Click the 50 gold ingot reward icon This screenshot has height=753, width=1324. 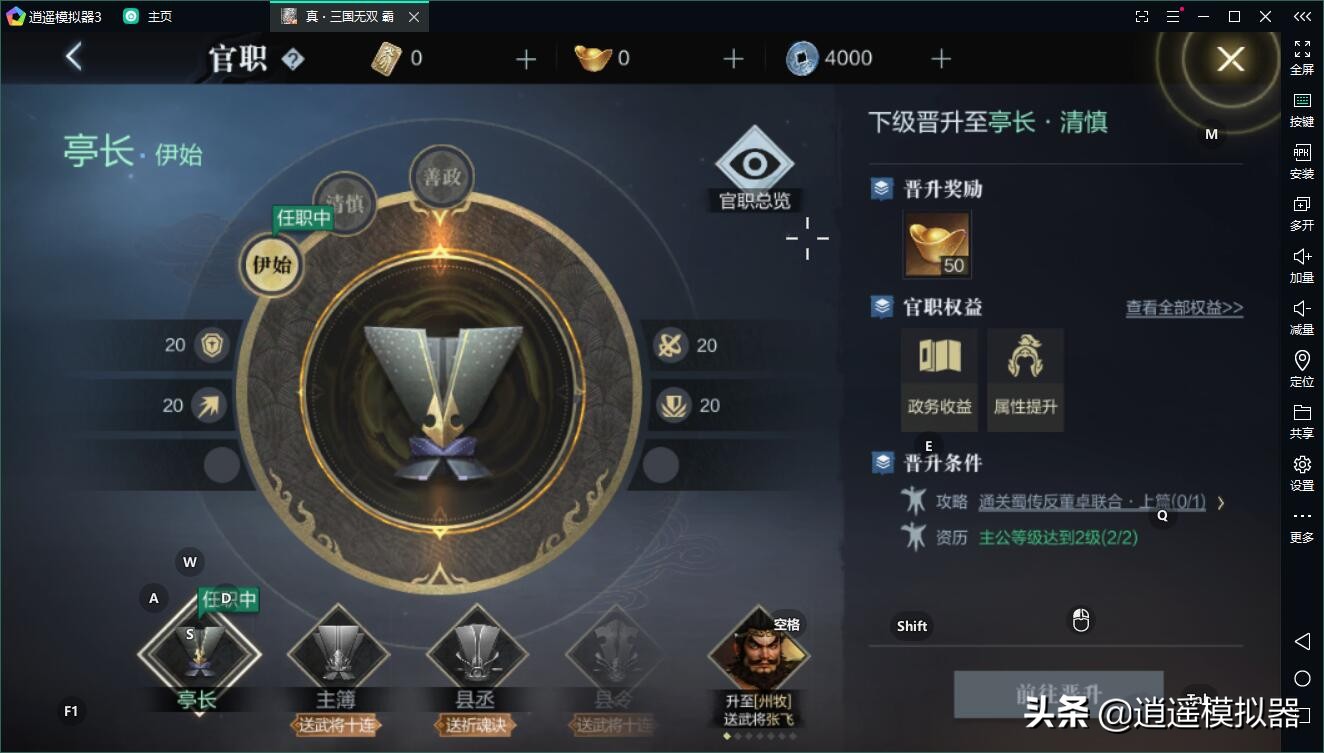point(938,243)
